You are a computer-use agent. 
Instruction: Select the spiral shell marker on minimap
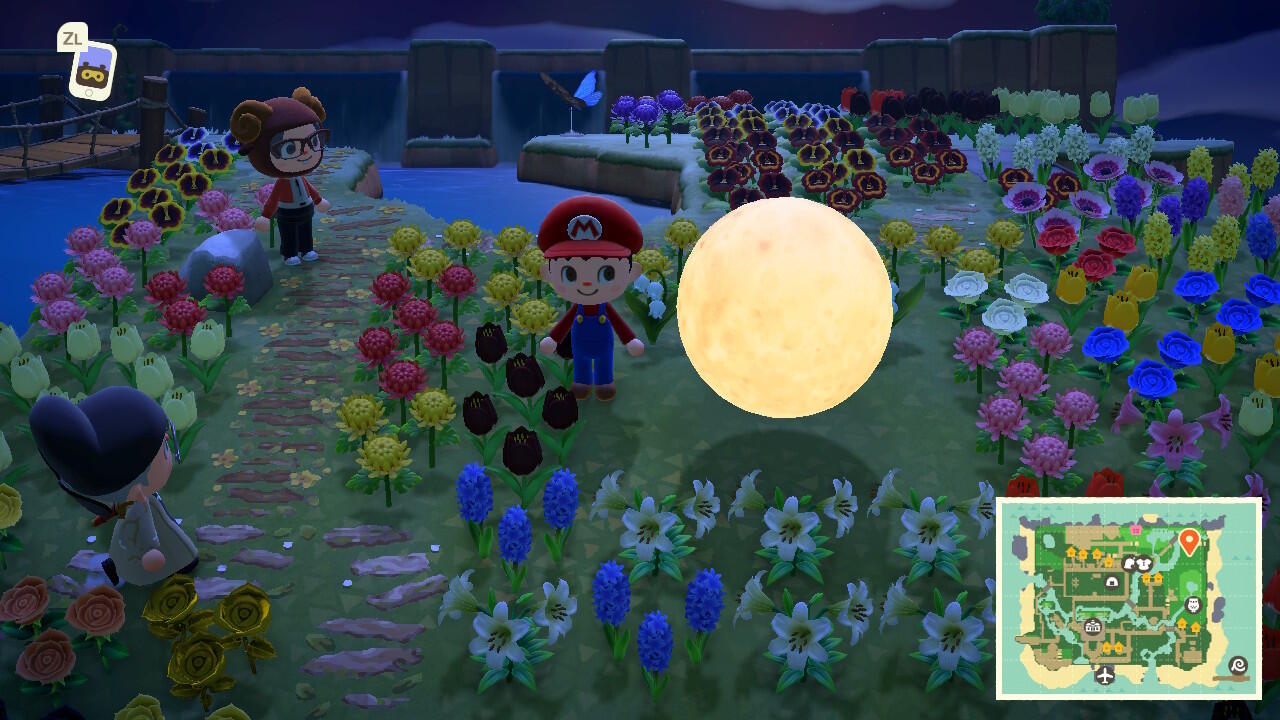tap(1238, 666)
